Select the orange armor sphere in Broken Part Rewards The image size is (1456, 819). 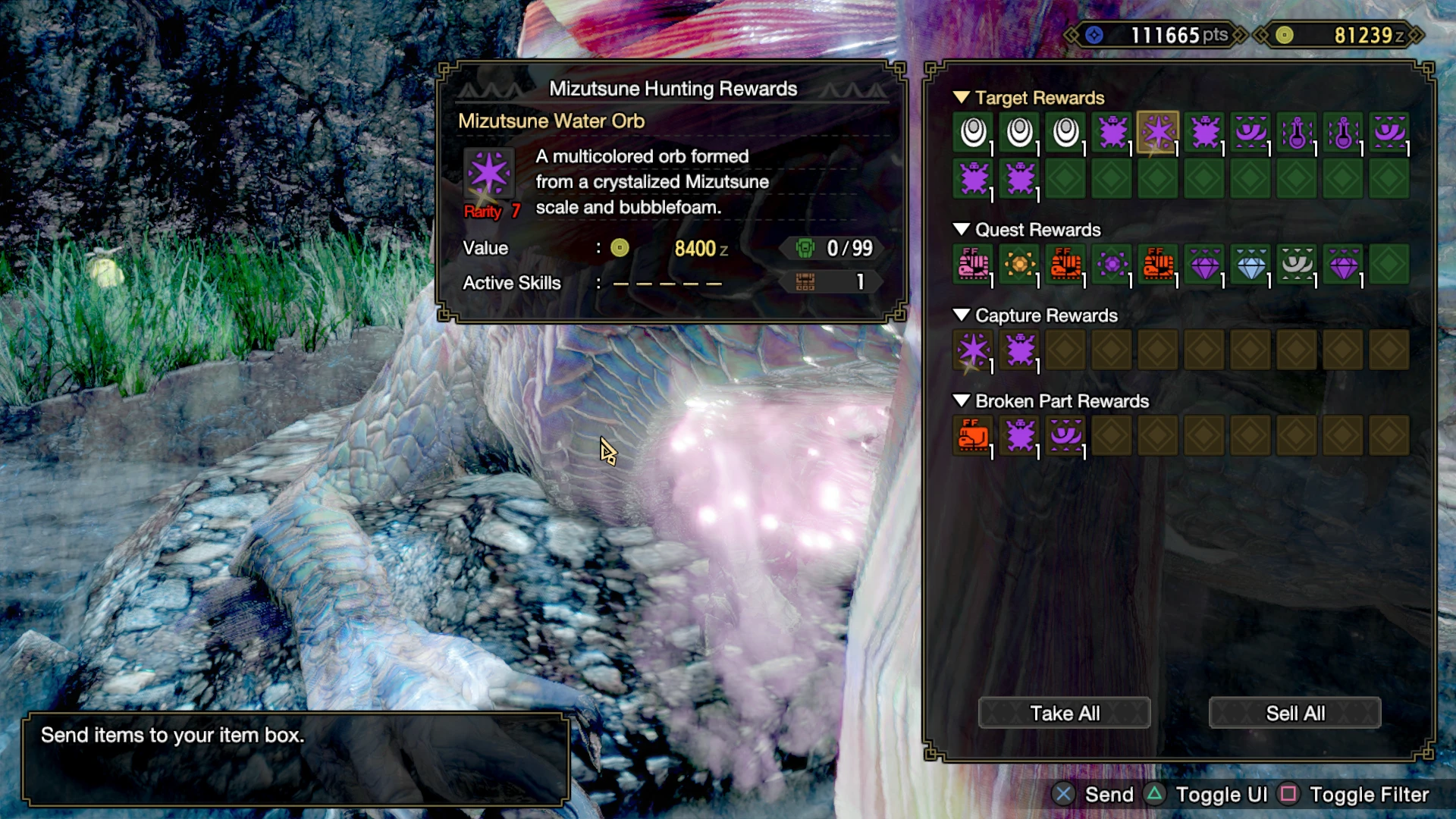click(973, 436)
